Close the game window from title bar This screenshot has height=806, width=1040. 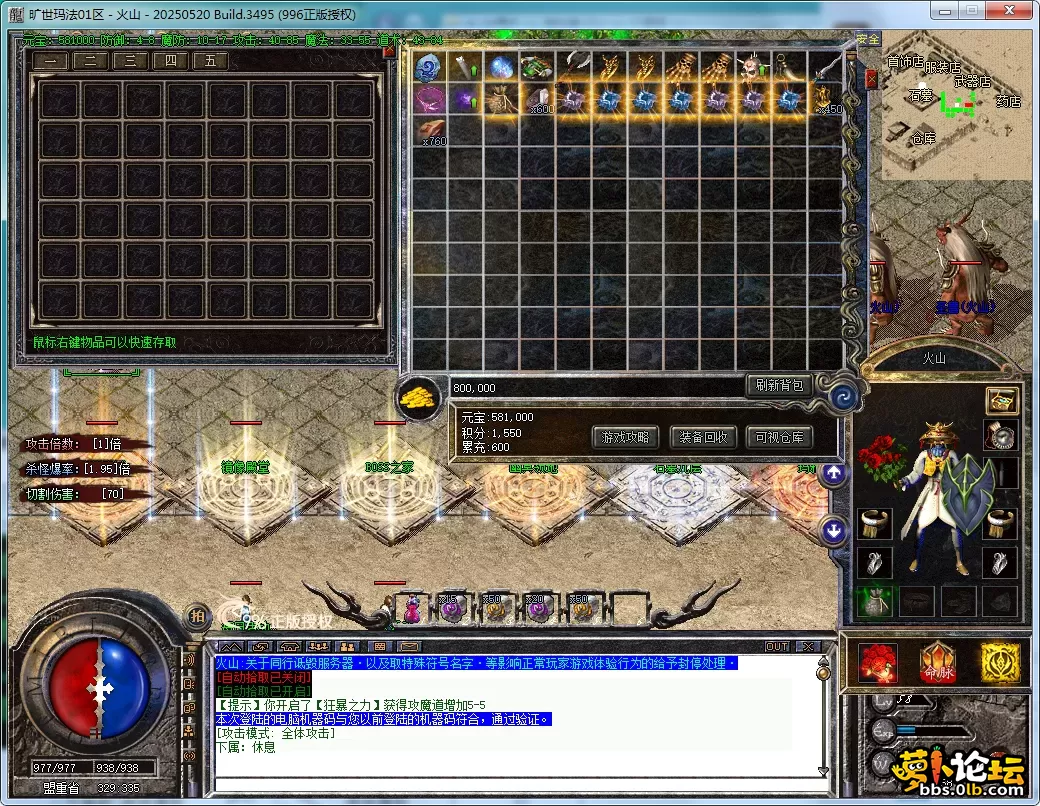(1017, 12)
